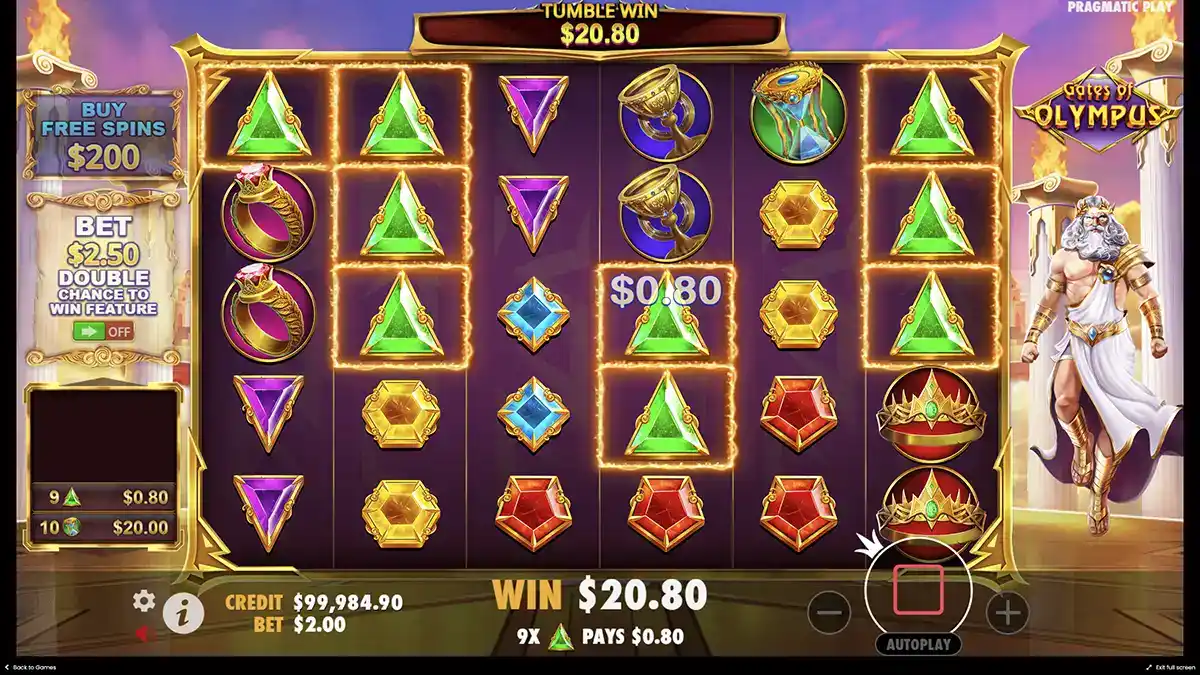Viewport: 1200px width, 675px height.
Task: Stop the spin with the red square button
Action: 918,589
